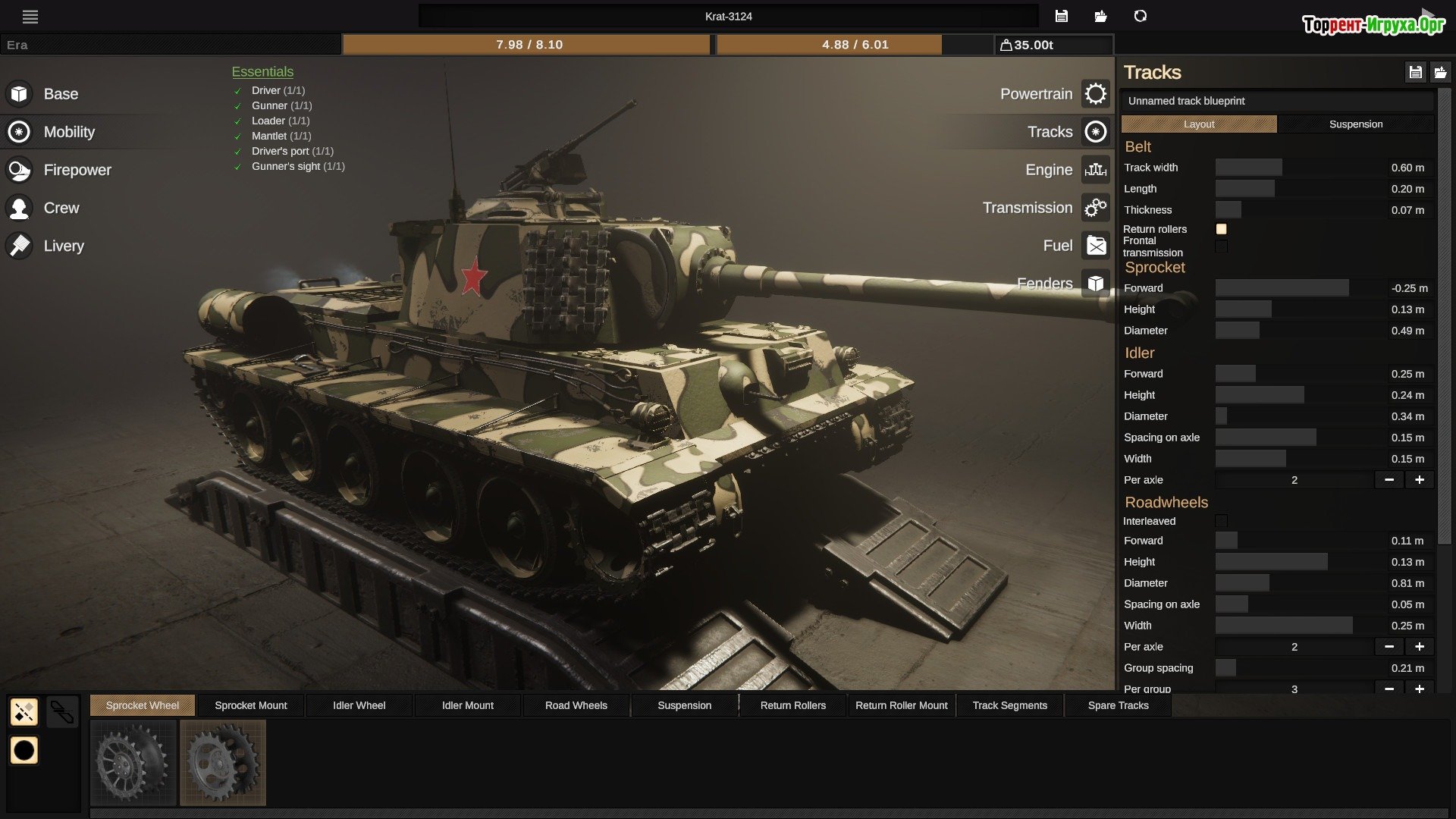This screenshot has width=1456, height=819.
Task: Choose the Crew category
Action: point(61,208)
